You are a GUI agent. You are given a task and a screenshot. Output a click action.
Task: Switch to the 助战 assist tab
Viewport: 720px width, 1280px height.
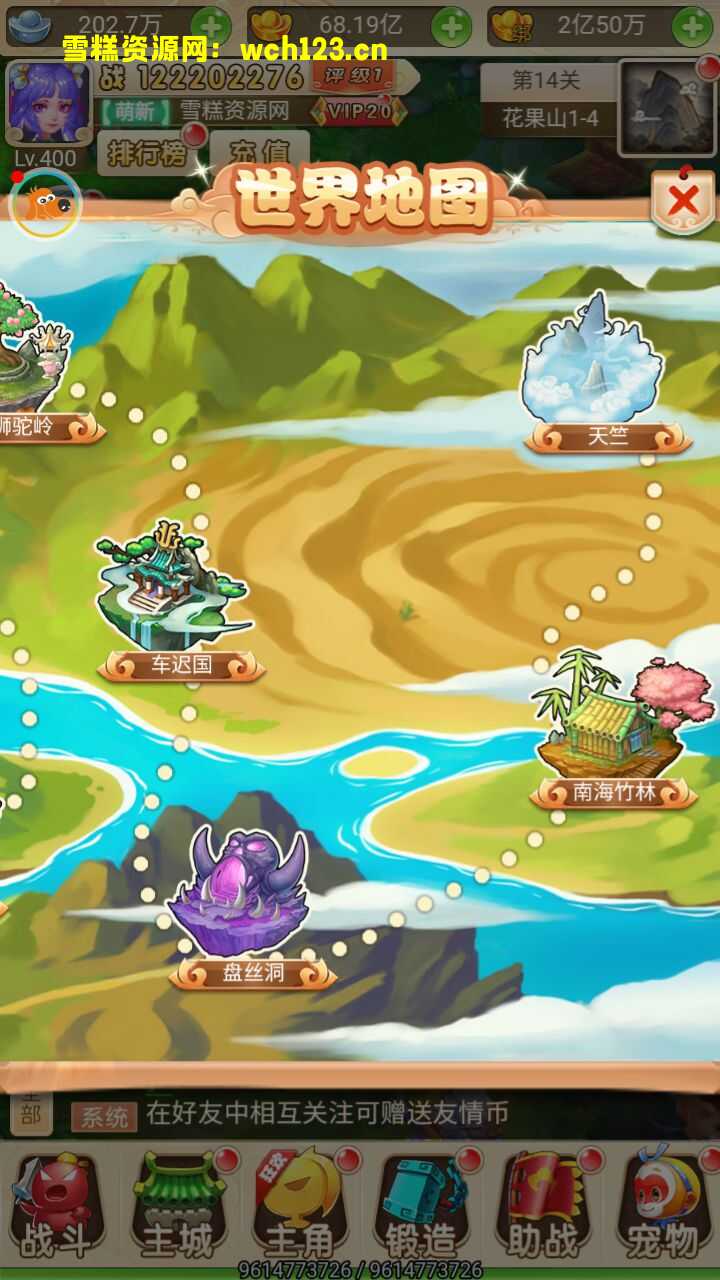pos(542,1207)
